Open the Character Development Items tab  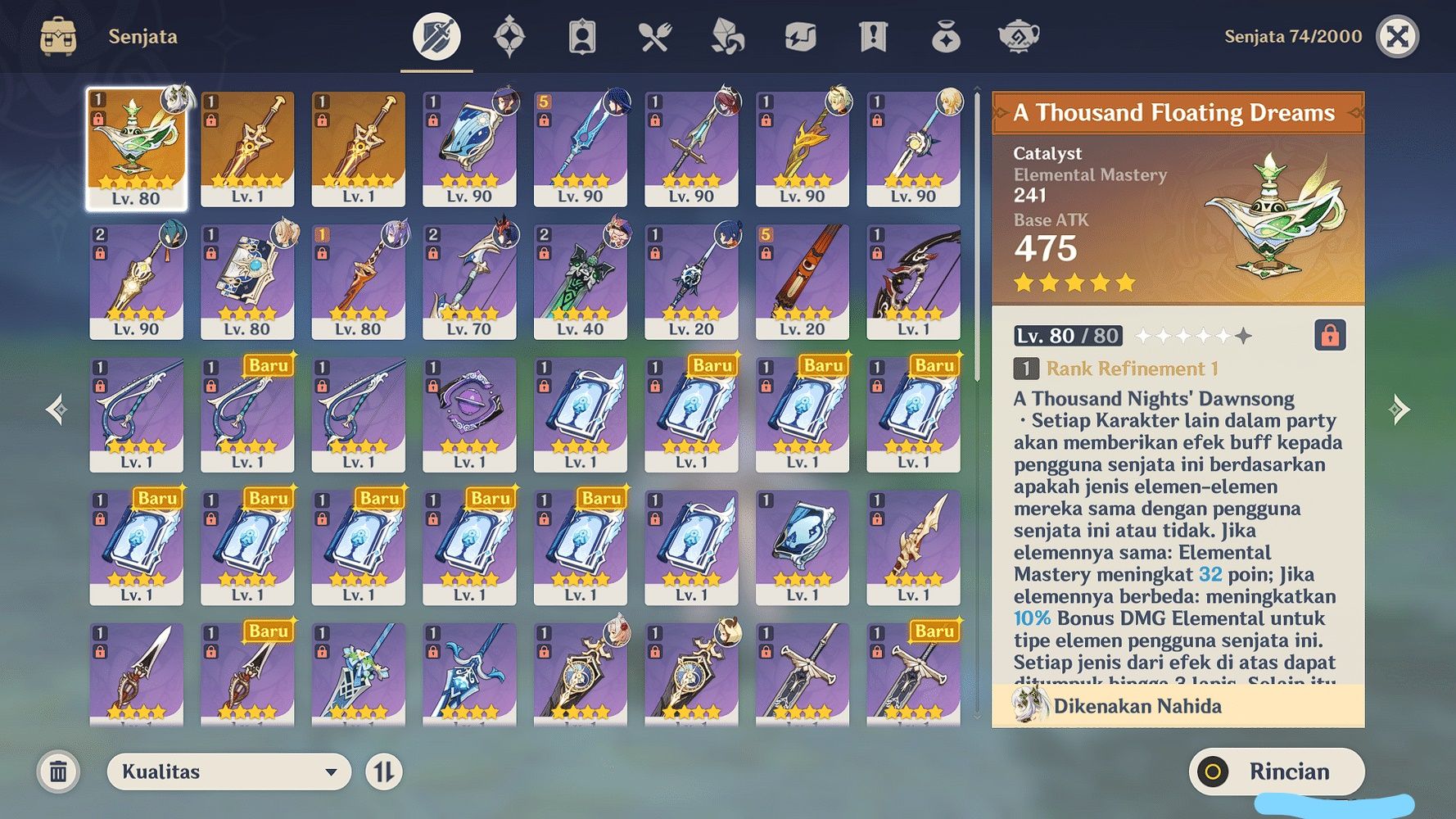click(581, 37)
